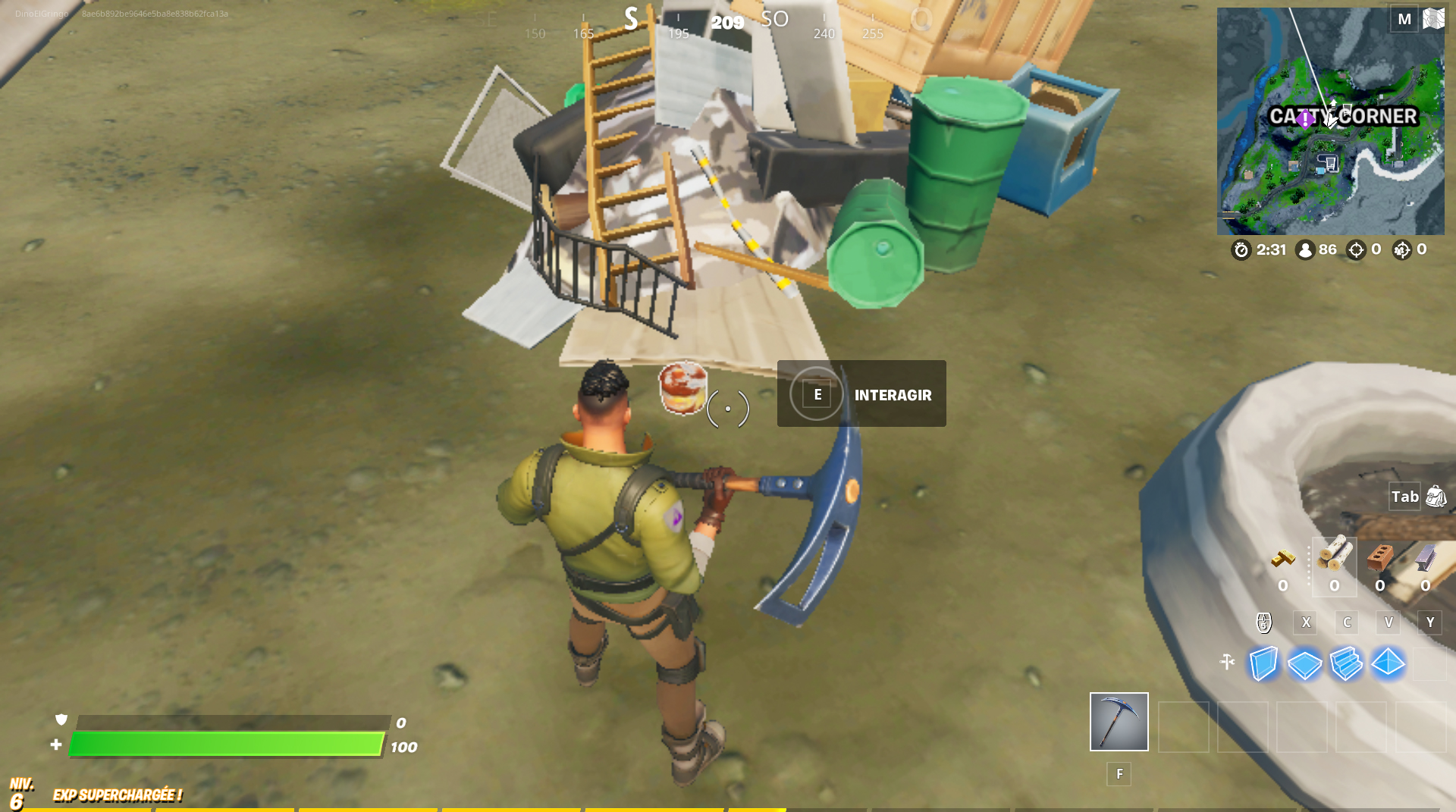Click the empty shield bar showing 0
Image resolution: width=1456 pixels, height=812 pixels.
[227, 722]
